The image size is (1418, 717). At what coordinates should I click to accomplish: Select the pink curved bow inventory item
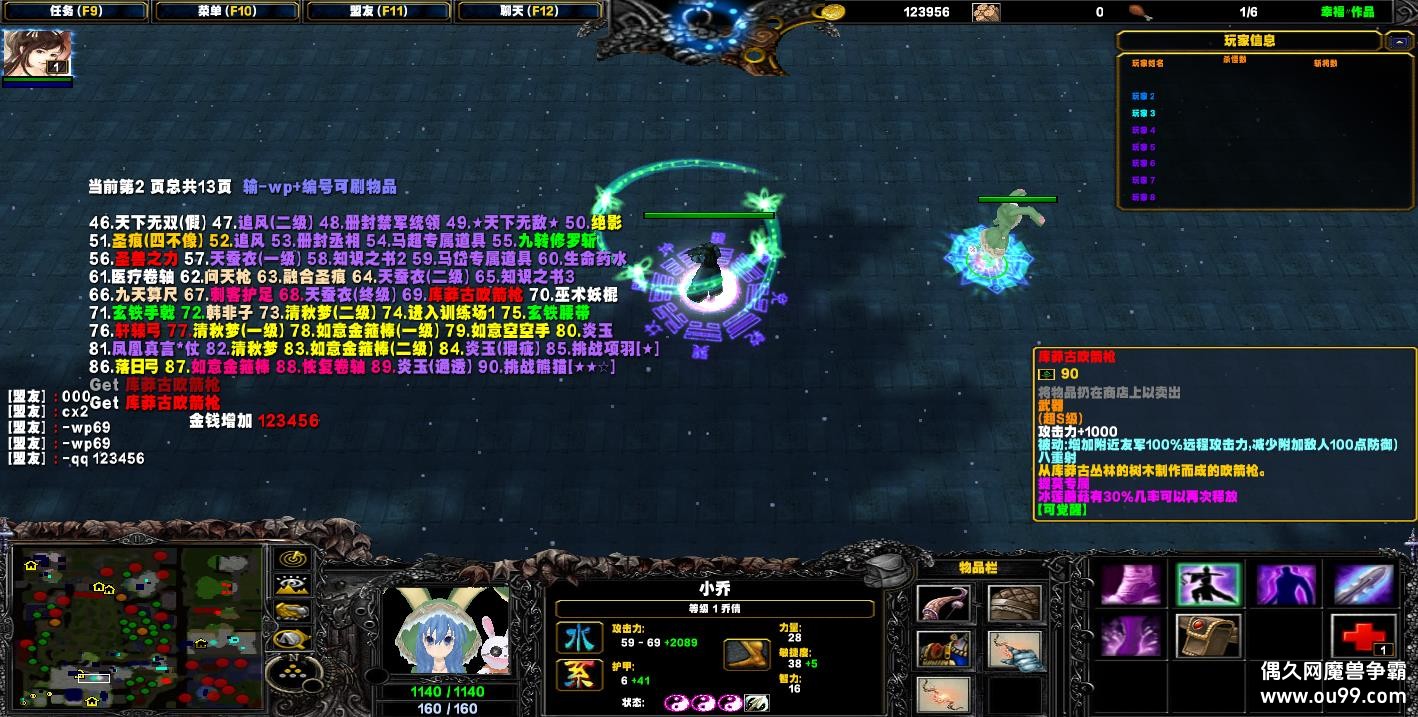click(x=943, y=604)
